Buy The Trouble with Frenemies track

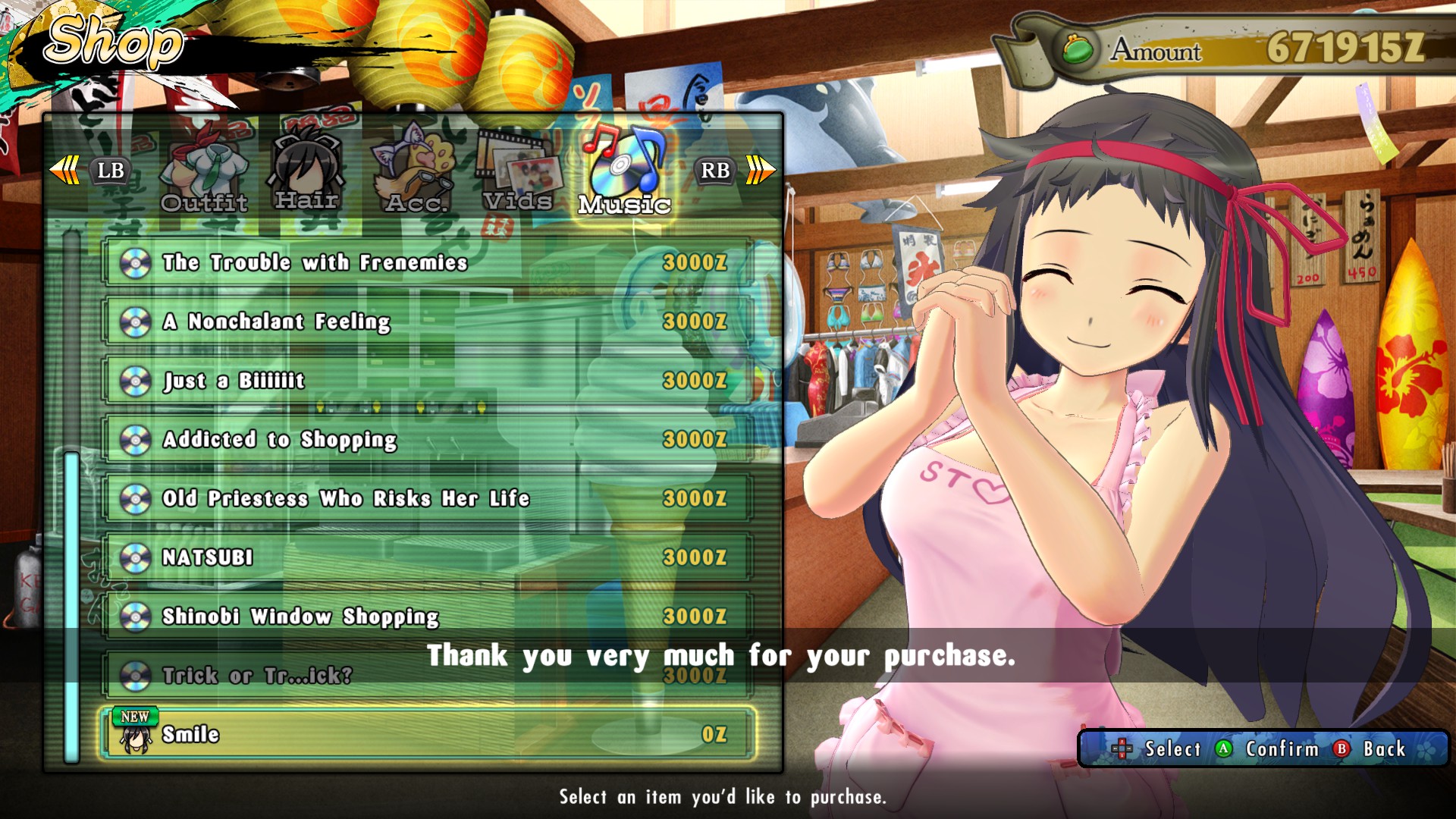coord(428,262)
